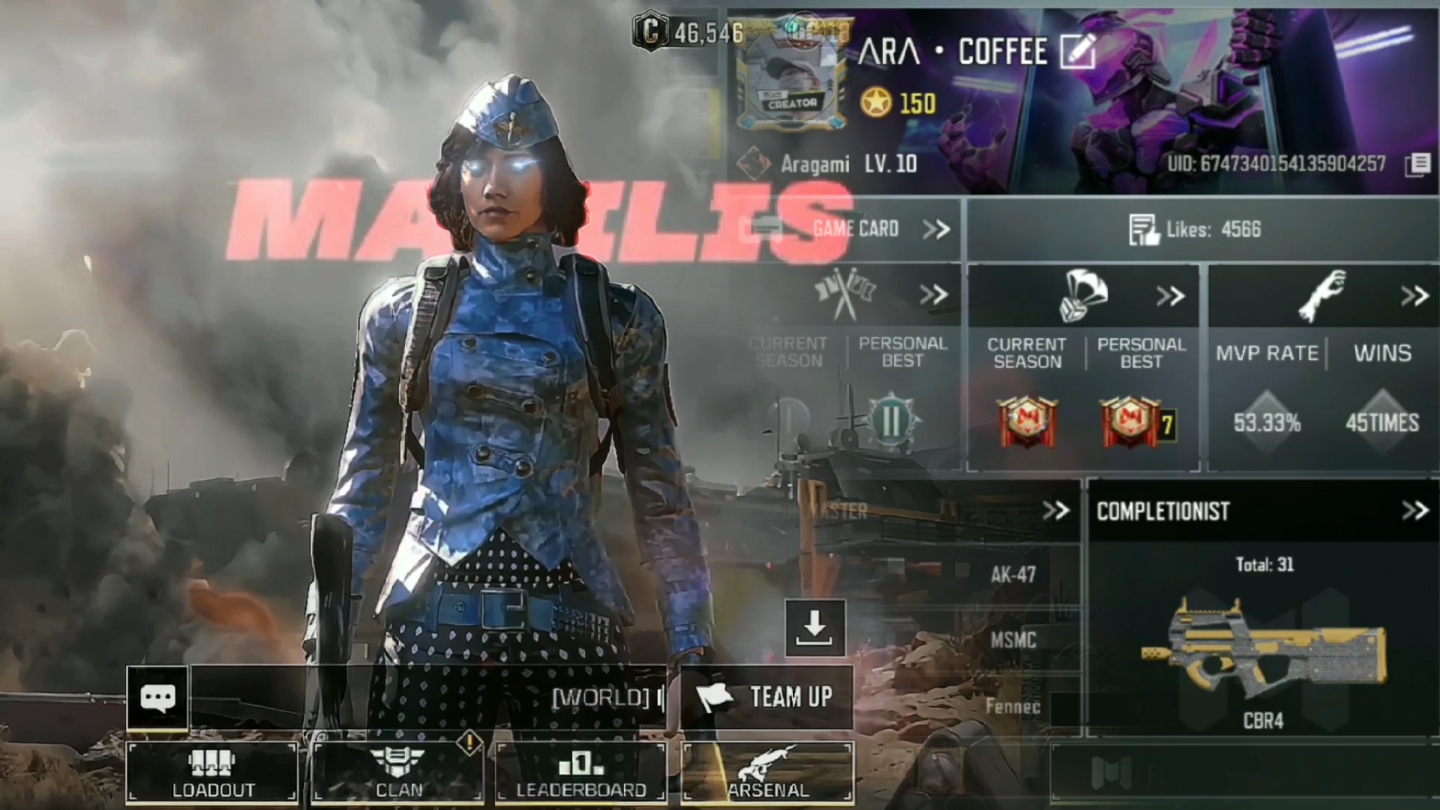Select the Fennec weapon row
This screenshot has width=1440, height=810.
(1012, 707)
